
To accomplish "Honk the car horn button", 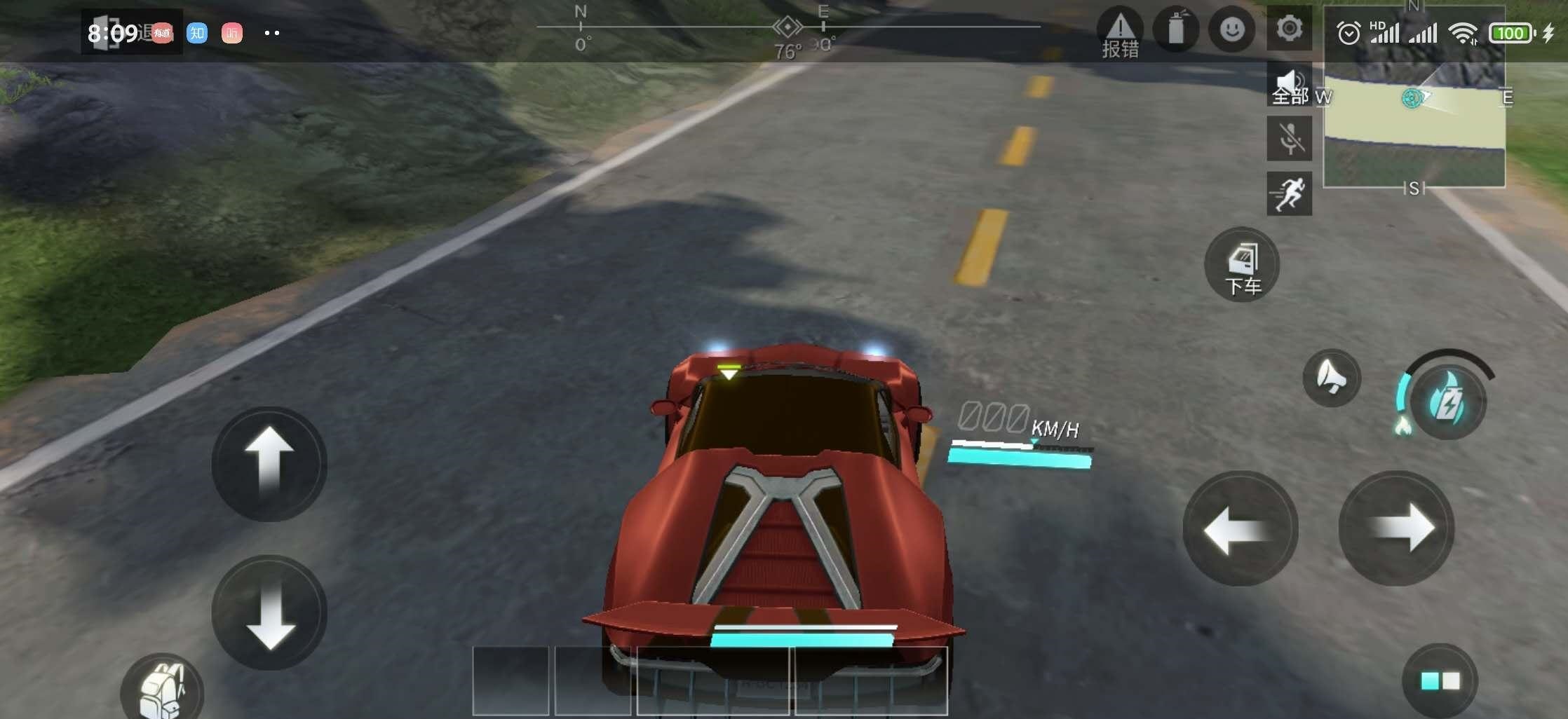I will pyautogui.click(x=1331, y=378).
